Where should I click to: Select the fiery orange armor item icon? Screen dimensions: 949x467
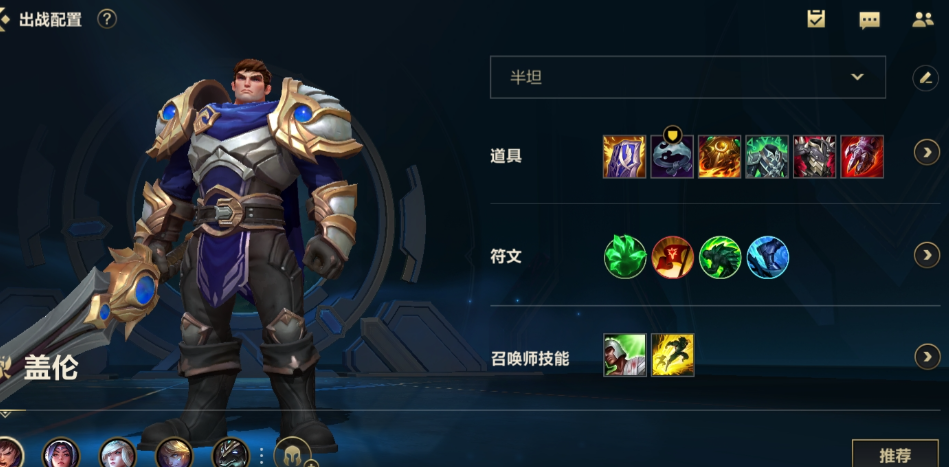point(719,157)
